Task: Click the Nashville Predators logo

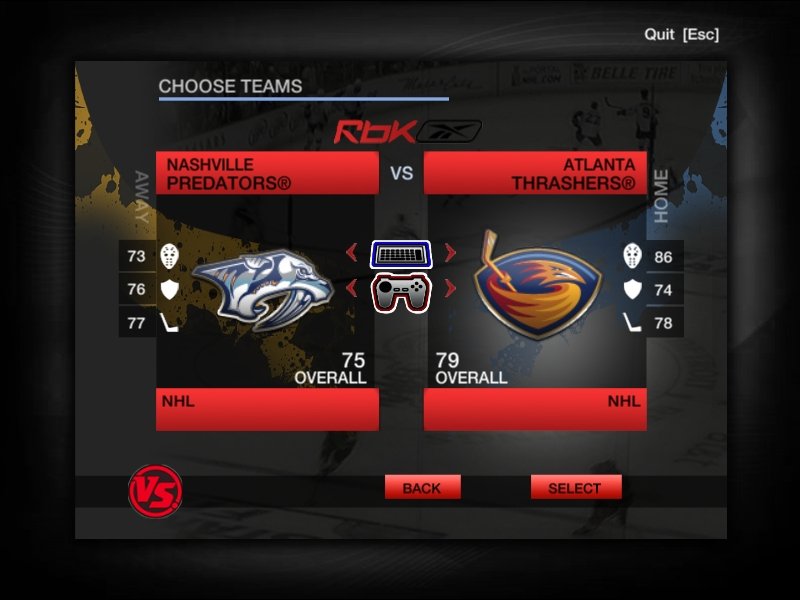Action: coord(262,289)
